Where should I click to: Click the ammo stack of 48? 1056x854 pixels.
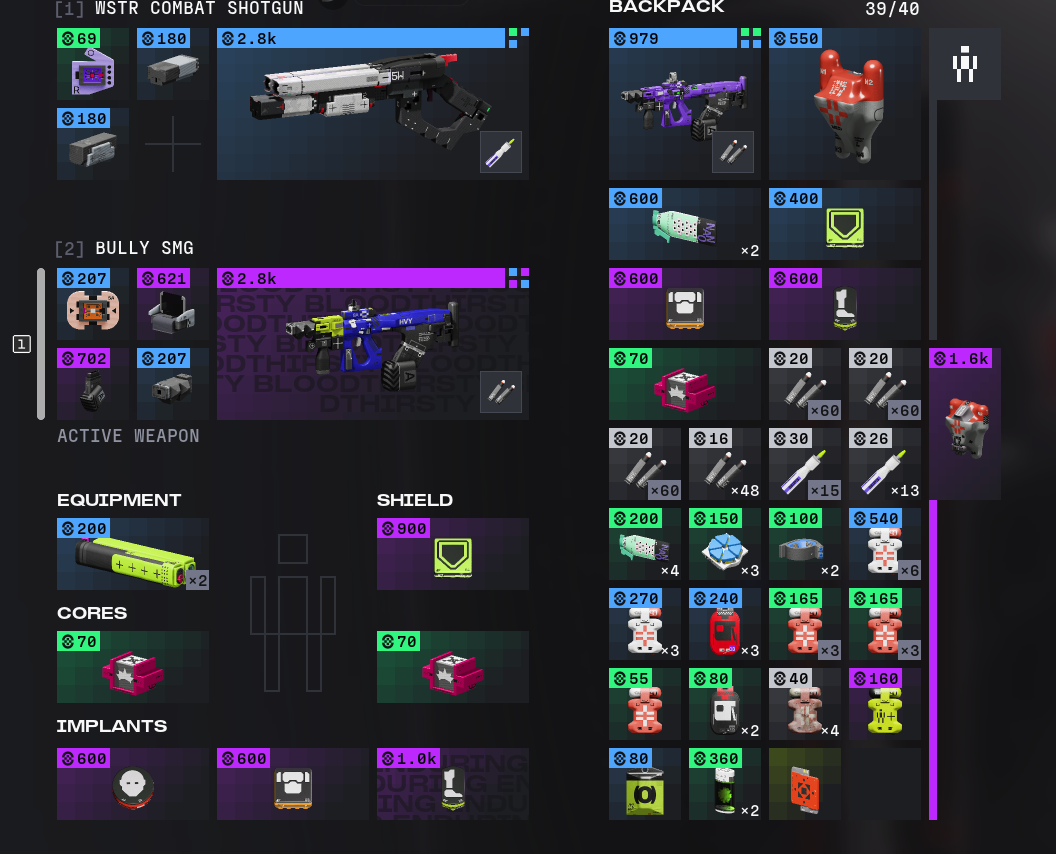coord(724,464)
